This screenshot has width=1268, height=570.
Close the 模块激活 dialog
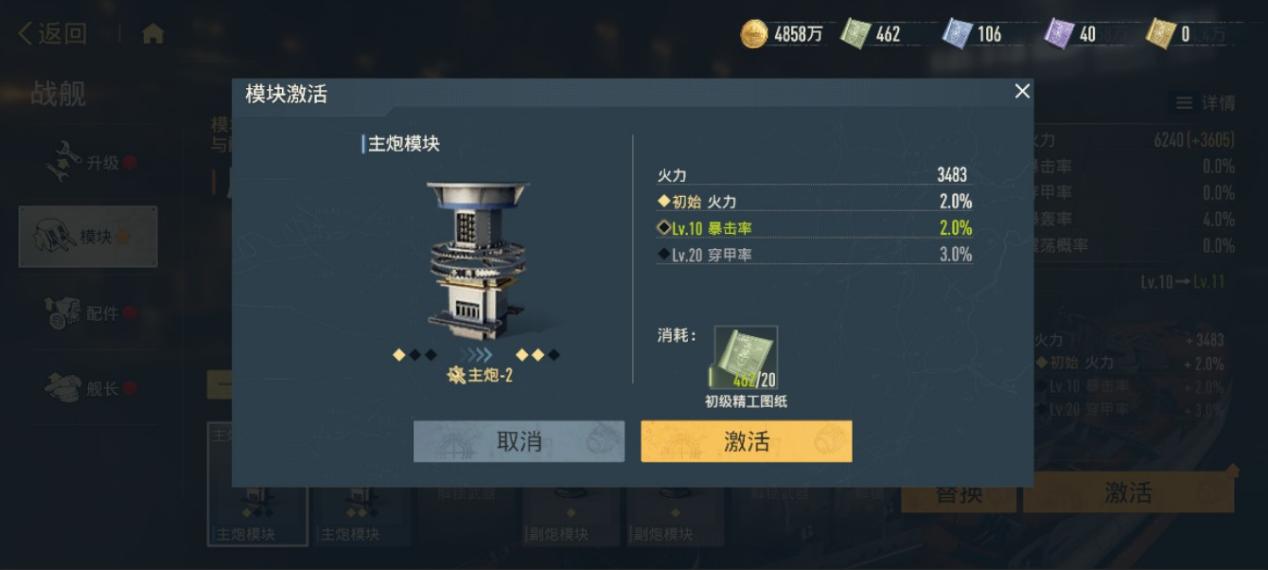click(1021, 92)
